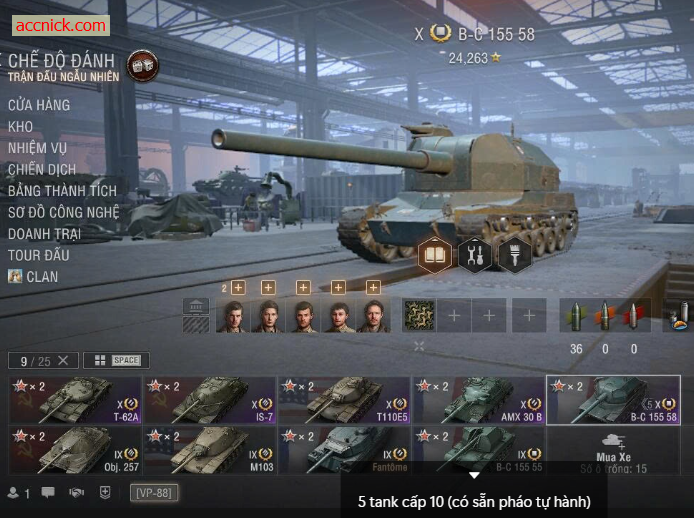Viewport: 694px width, 518px height.
Task: Select the T110E5 tank tile
Action: [344, 400]
